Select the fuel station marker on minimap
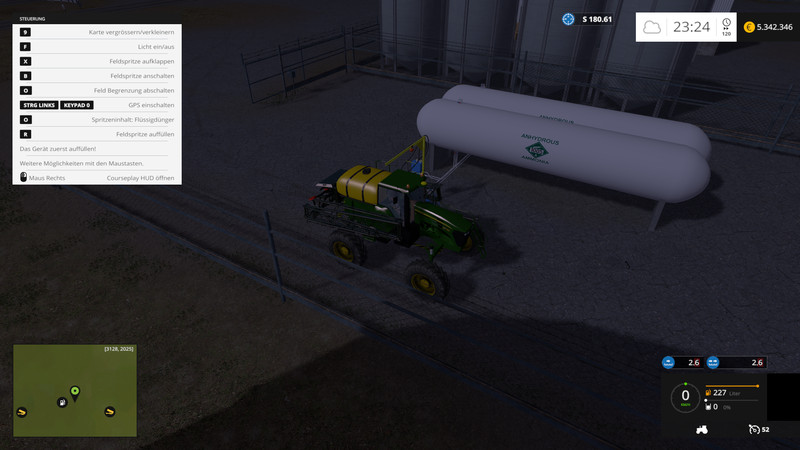 [x=62, y=402]
